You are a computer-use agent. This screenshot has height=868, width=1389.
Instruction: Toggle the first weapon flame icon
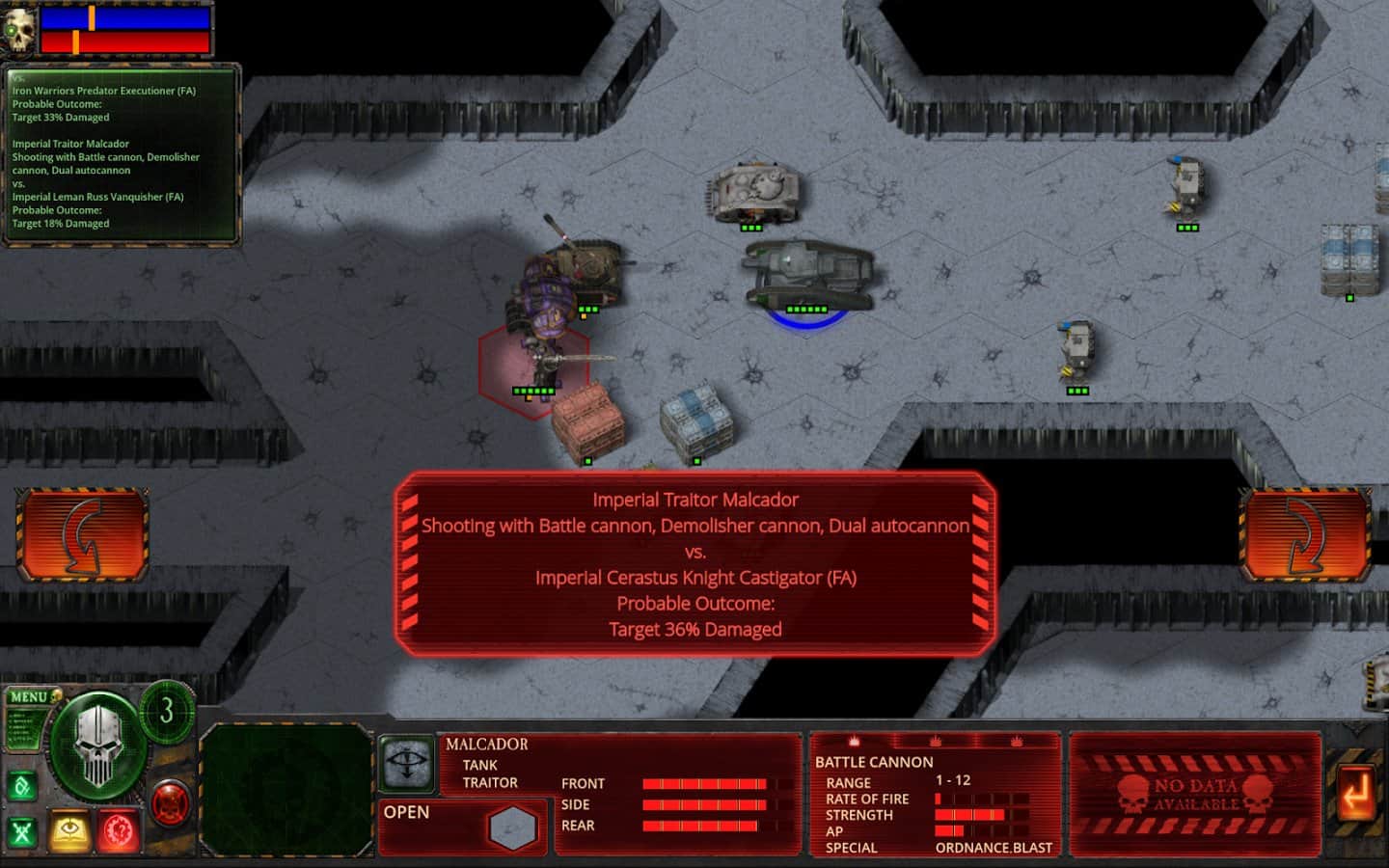854,741
